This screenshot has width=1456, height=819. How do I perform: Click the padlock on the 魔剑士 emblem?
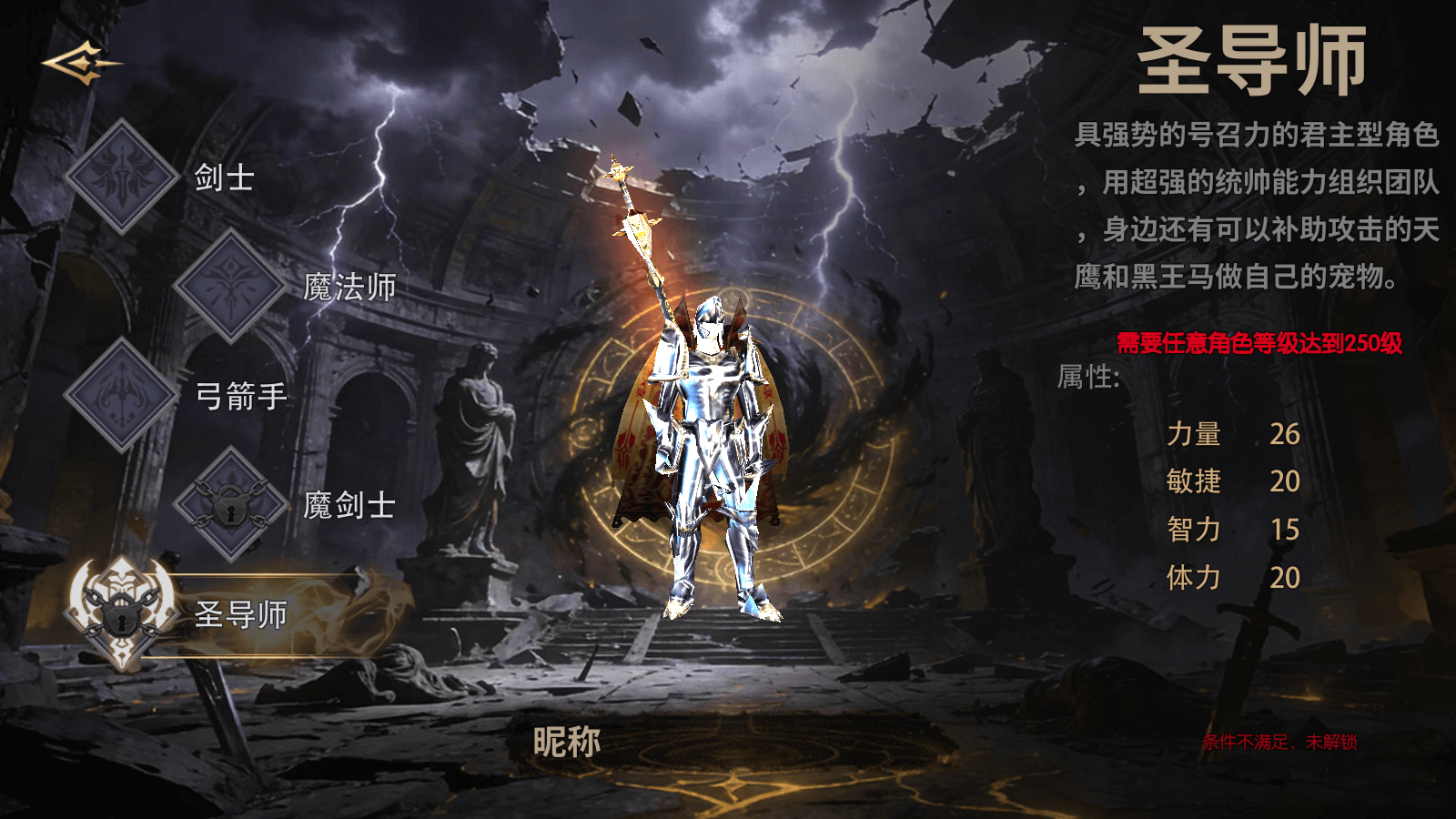229,508
